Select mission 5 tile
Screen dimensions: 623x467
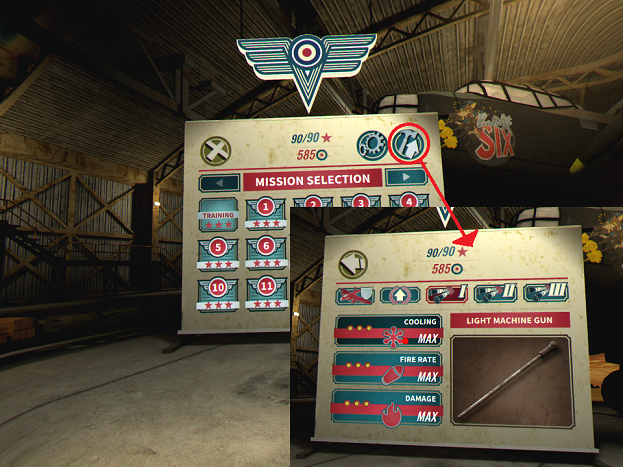[217, 254]
